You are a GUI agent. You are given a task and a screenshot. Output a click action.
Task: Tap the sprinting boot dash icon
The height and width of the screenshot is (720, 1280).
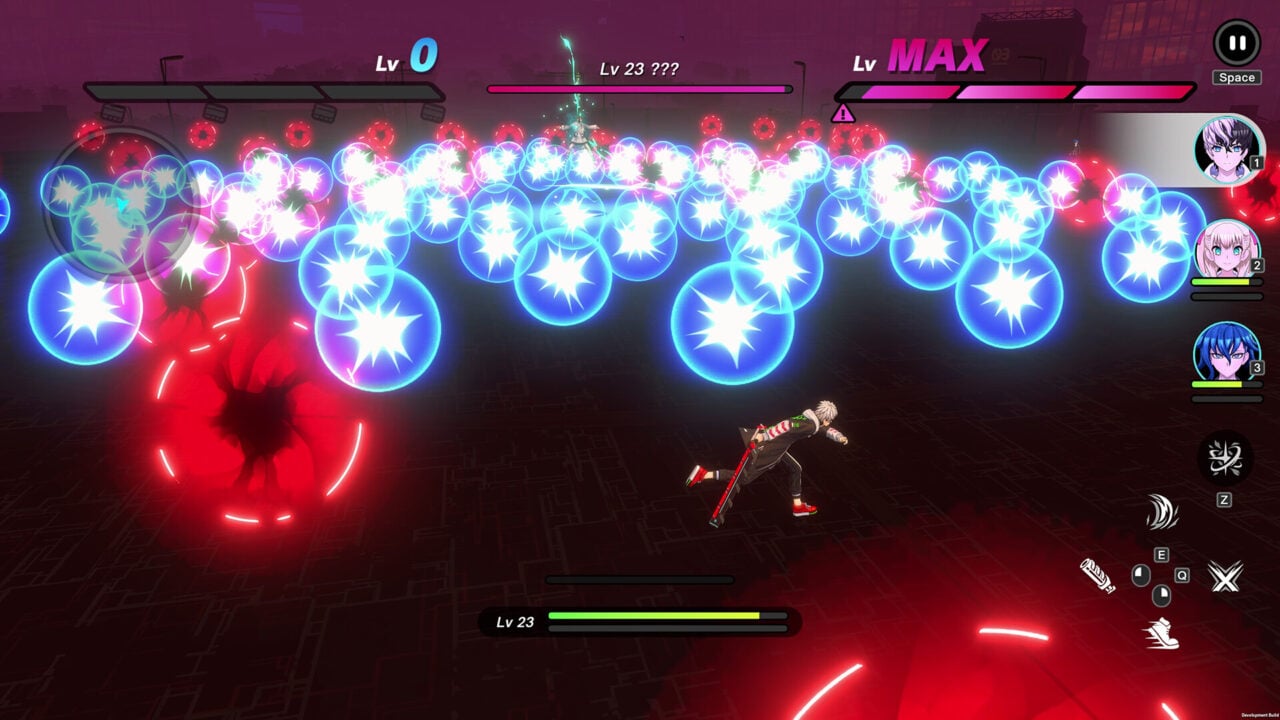tap(1162, 633)
